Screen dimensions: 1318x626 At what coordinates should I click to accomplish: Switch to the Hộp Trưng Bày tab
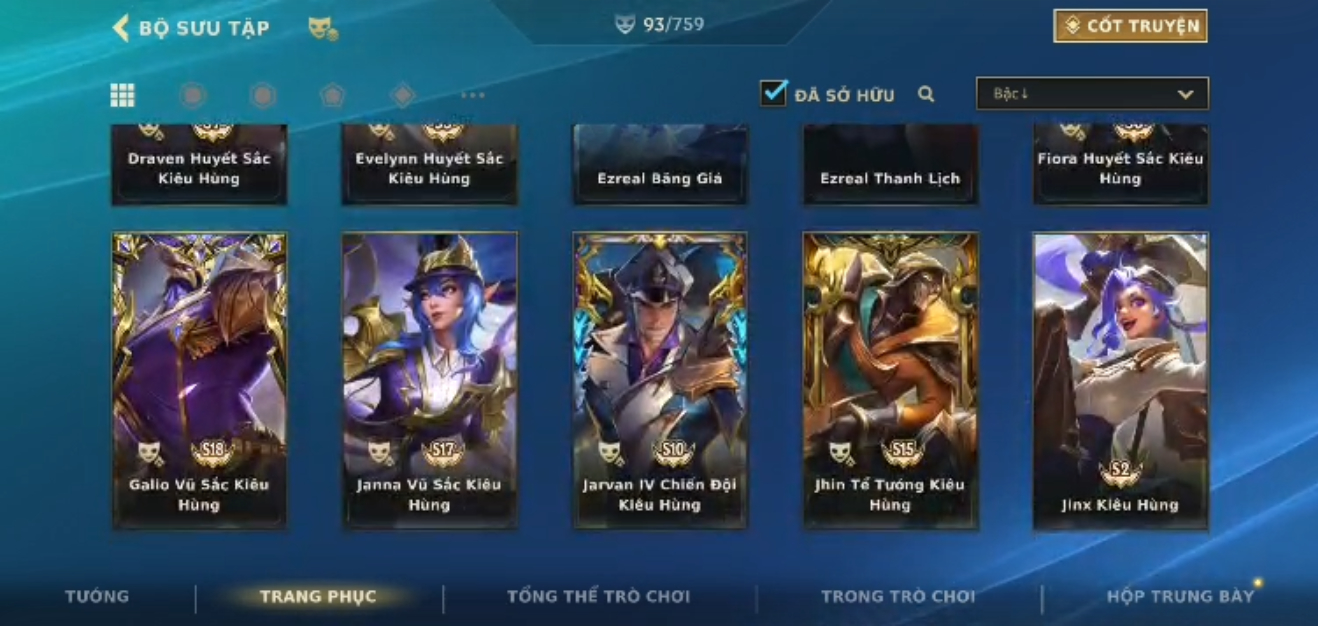coord(1180,597)
